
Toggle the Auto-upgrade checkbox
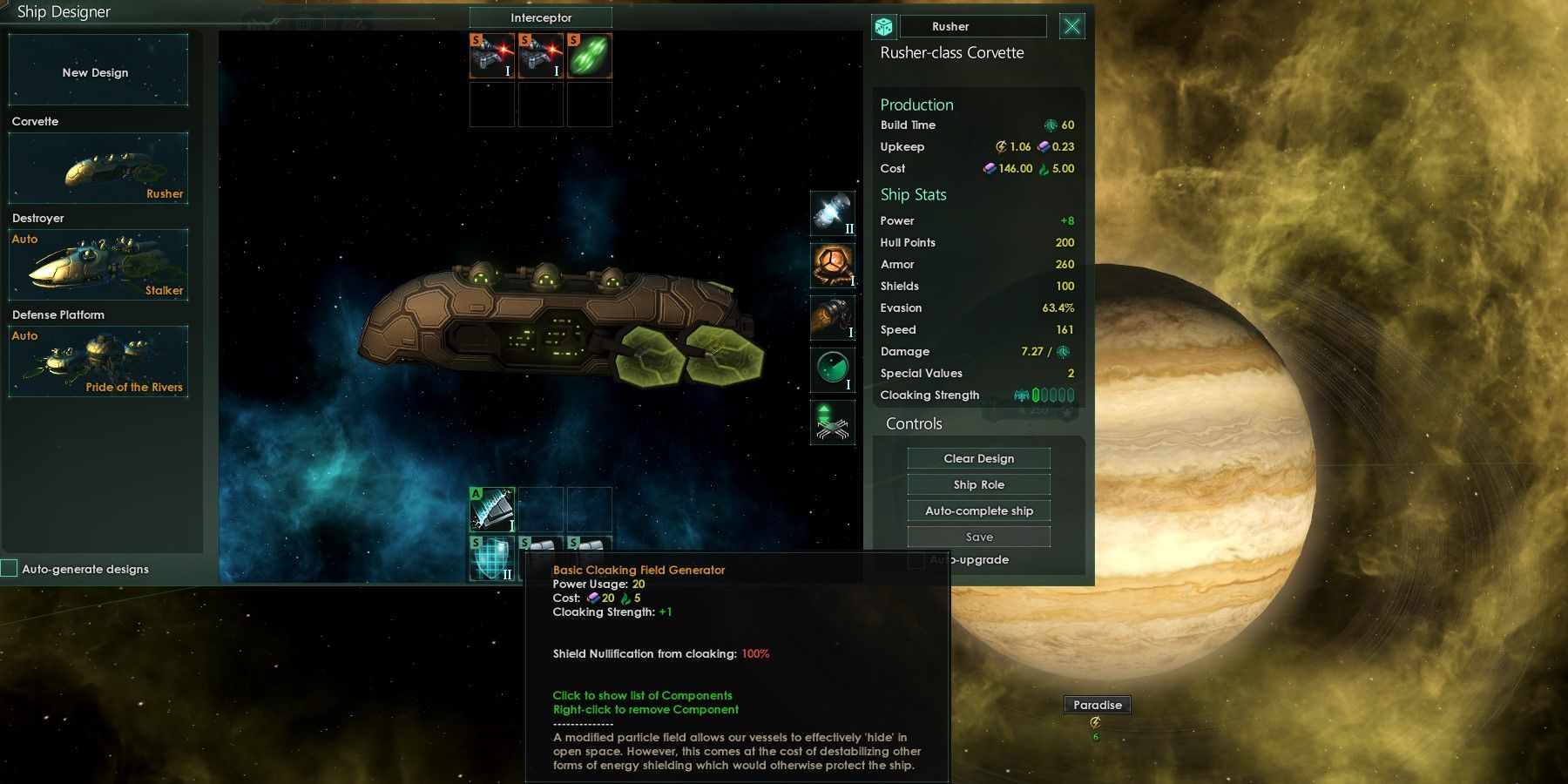pos(916,560)
